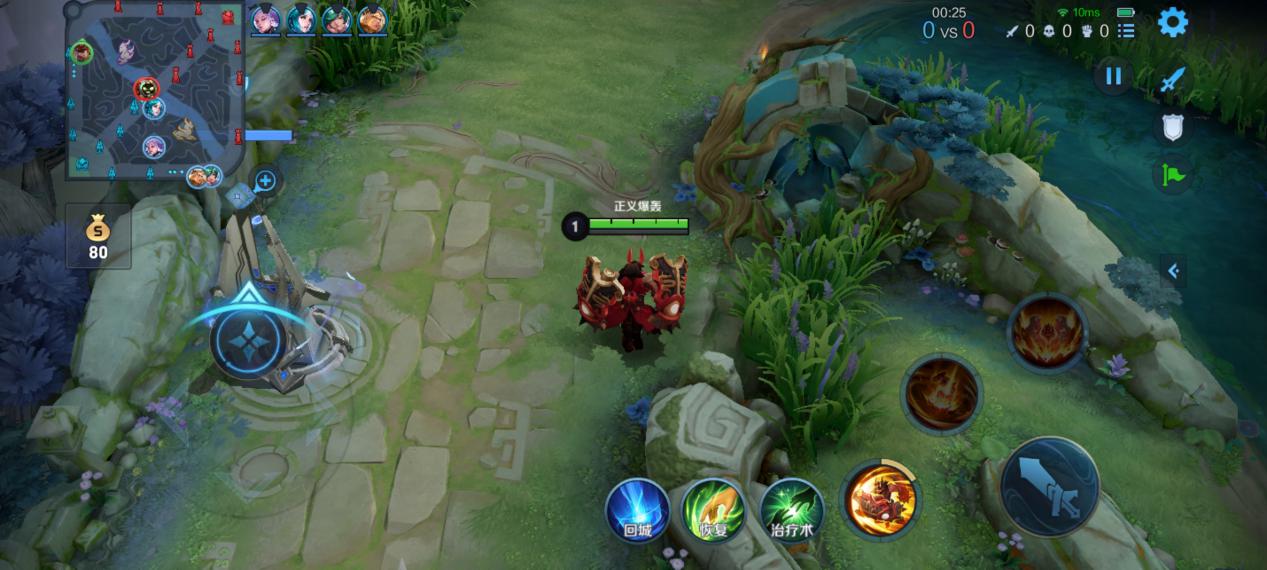1267x570 pixels.
Task: Click the minimap
Action: click(155, 92)
